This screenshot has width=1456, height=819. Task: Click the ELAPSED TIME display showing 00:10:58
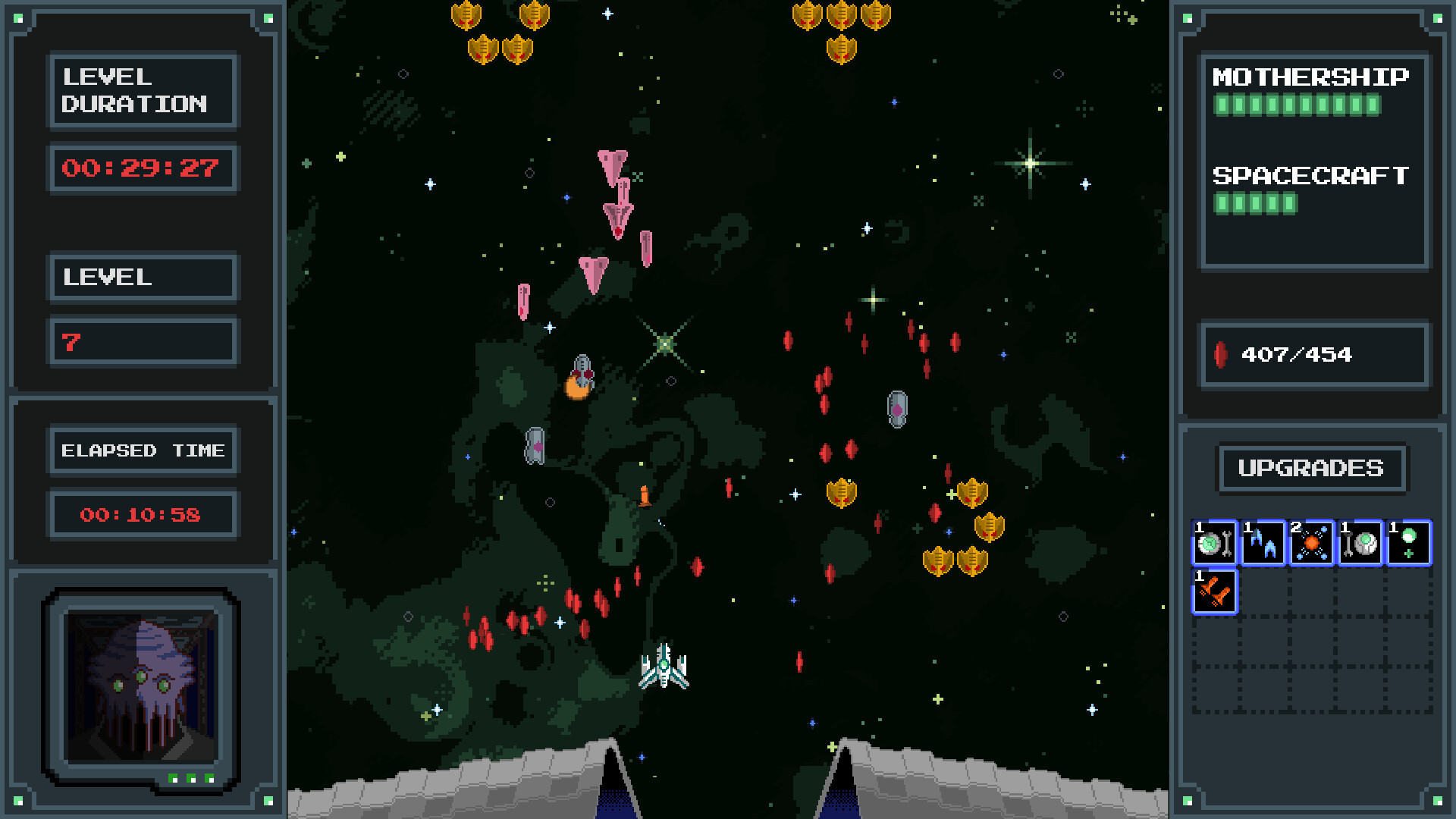coord(143,513)
